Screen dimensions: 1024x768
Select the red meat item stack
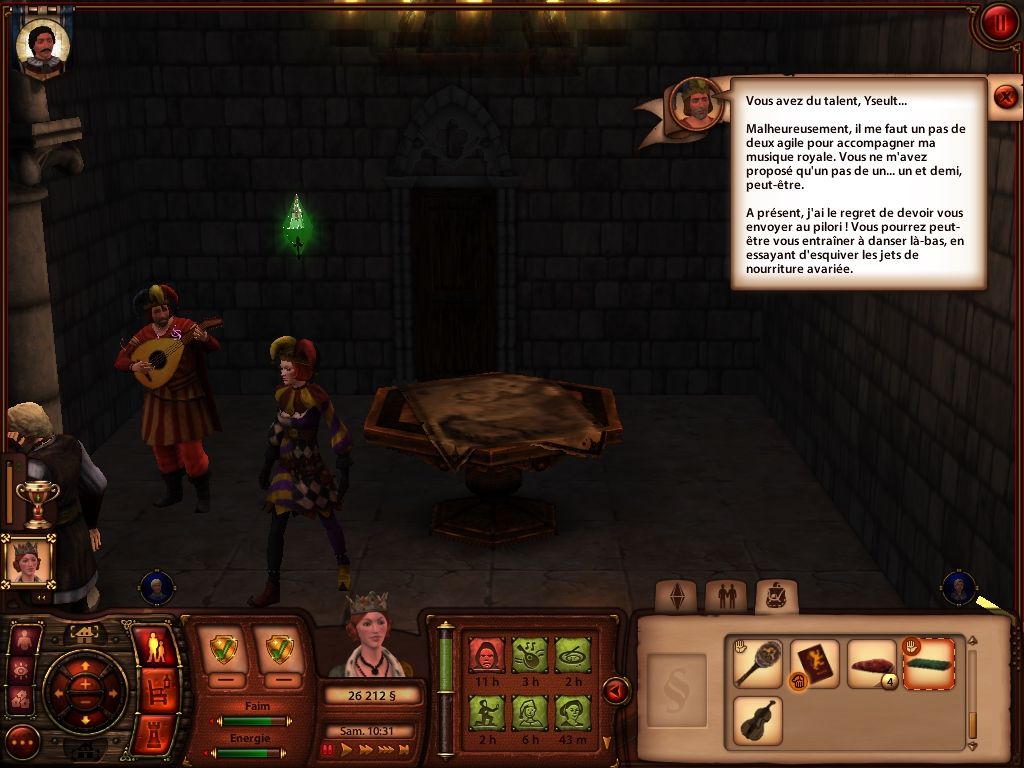(x=871, y=664)
